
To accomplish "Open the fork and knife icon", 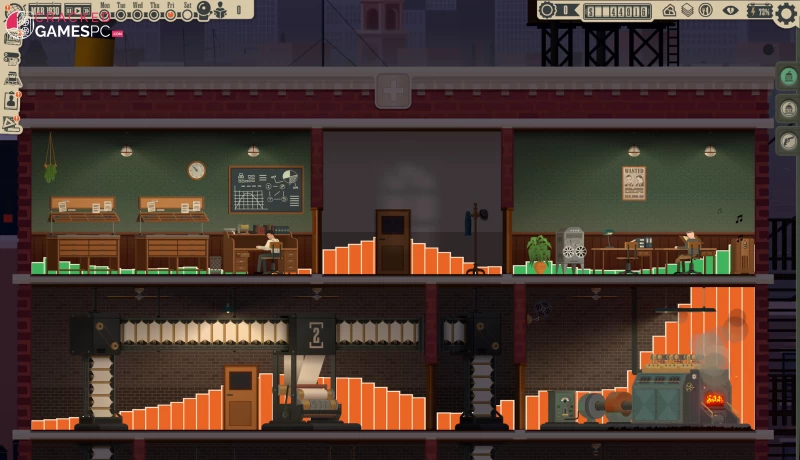I will (704, 11).
